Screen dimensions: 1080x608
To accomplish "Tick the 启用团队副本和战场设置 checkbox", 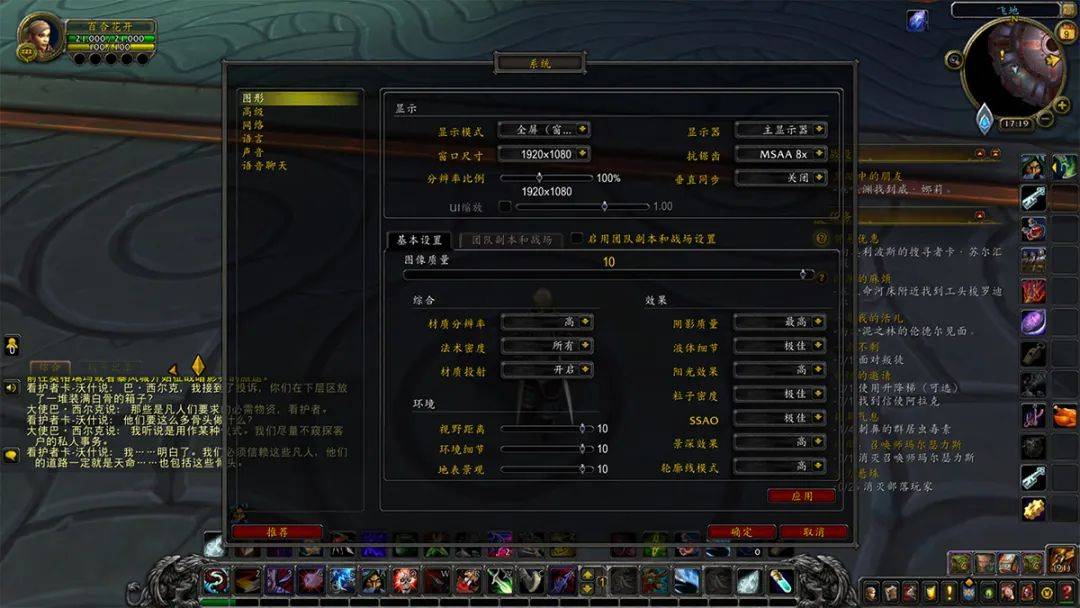I will point(577,239).
